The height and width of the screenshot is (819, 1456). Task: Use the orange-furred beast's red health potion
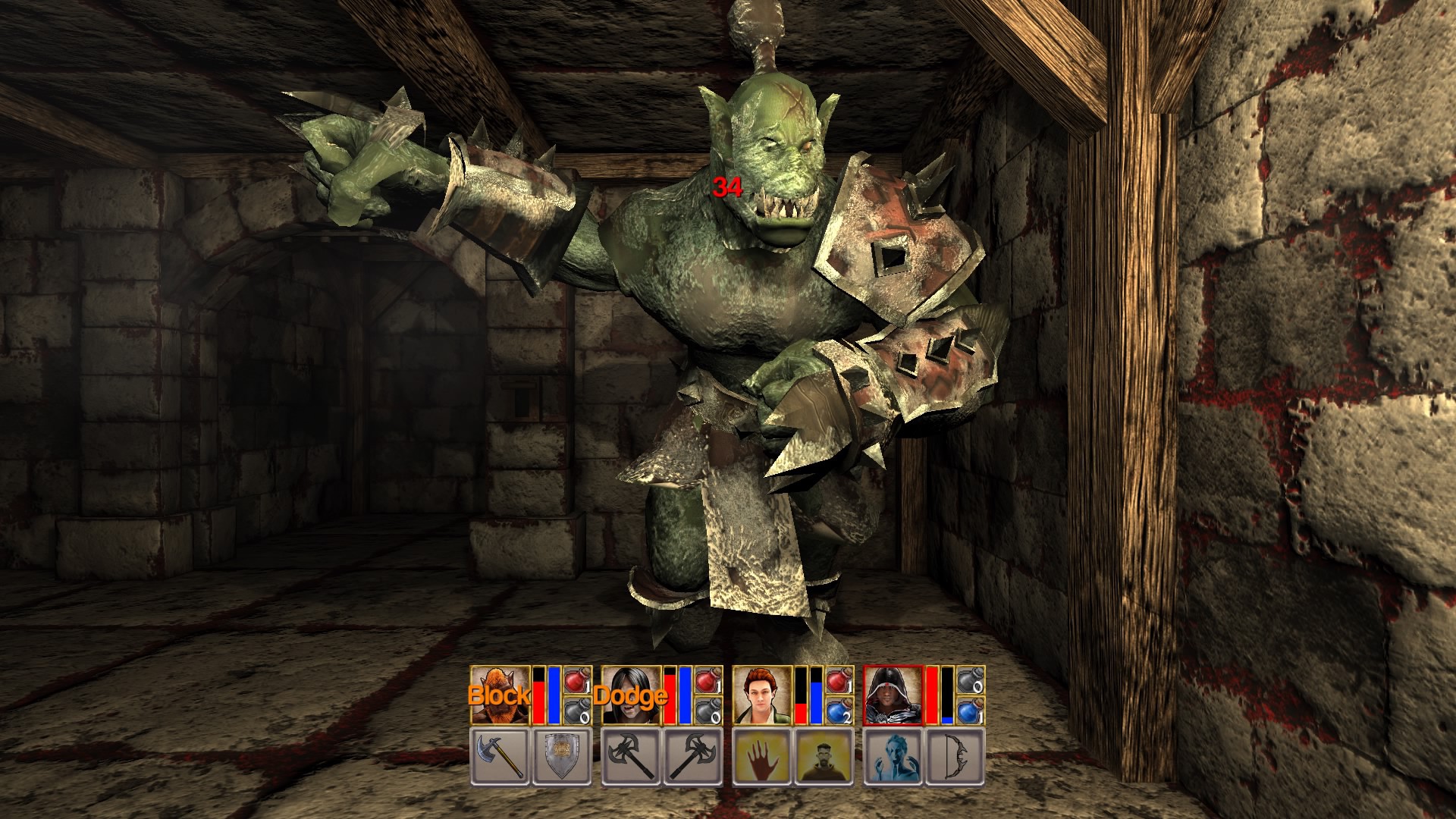pyautogui.click(x=578, y=679)
